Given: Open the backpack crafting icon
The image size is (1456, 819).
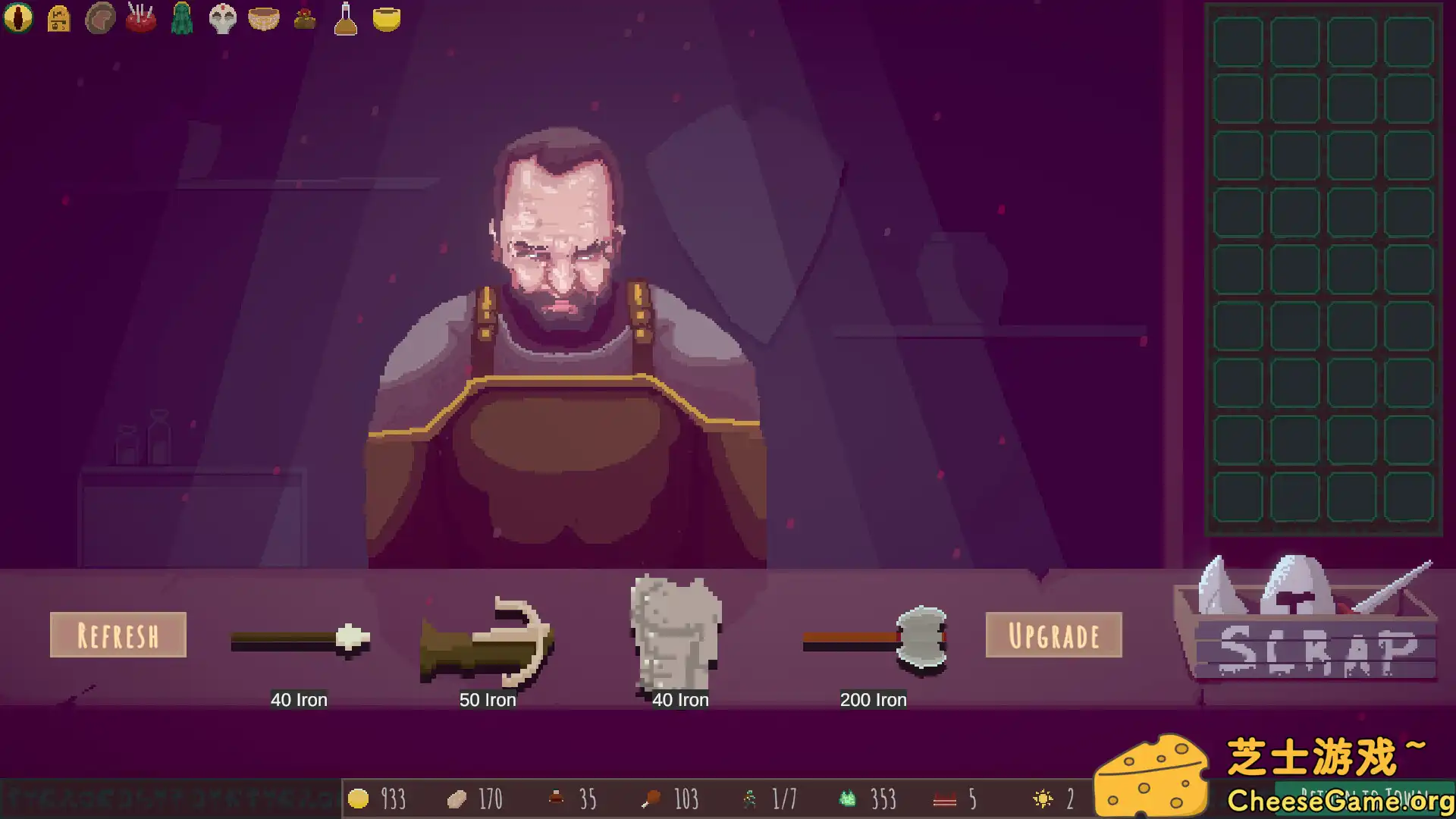Looking at the screenshot, I should 59,19.
